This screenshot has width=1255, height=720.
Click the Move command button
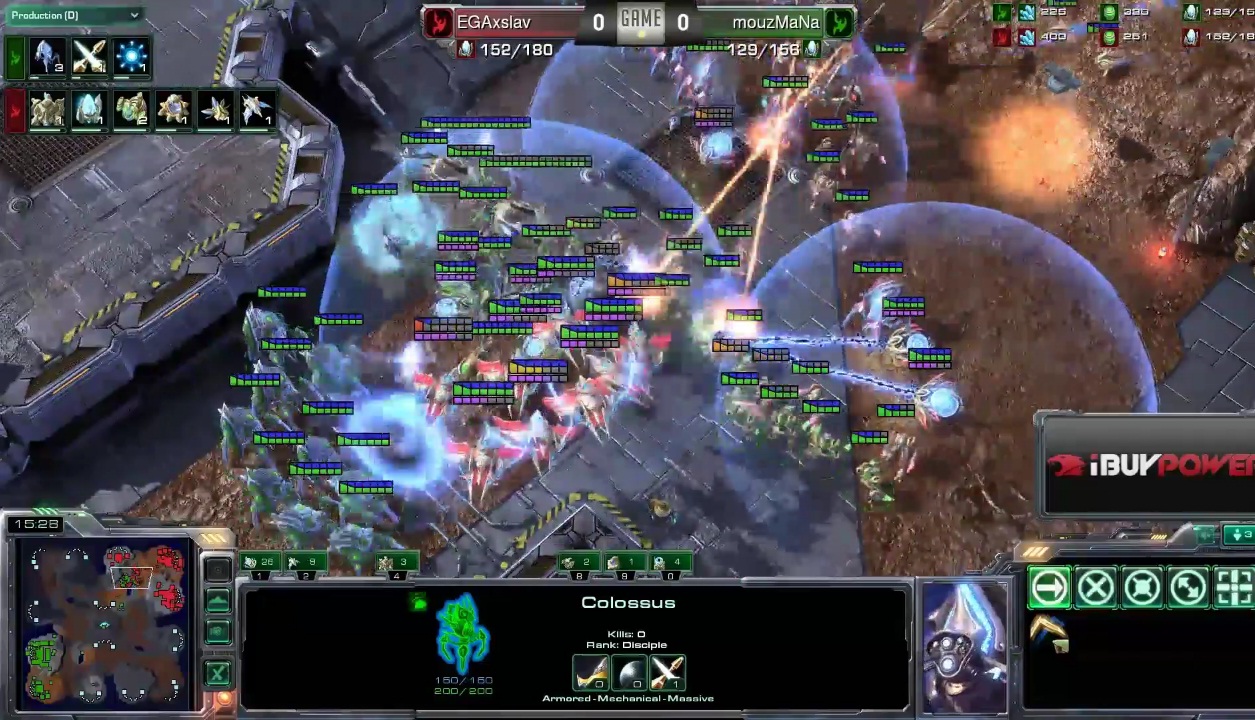click(x=1049, y=588)
